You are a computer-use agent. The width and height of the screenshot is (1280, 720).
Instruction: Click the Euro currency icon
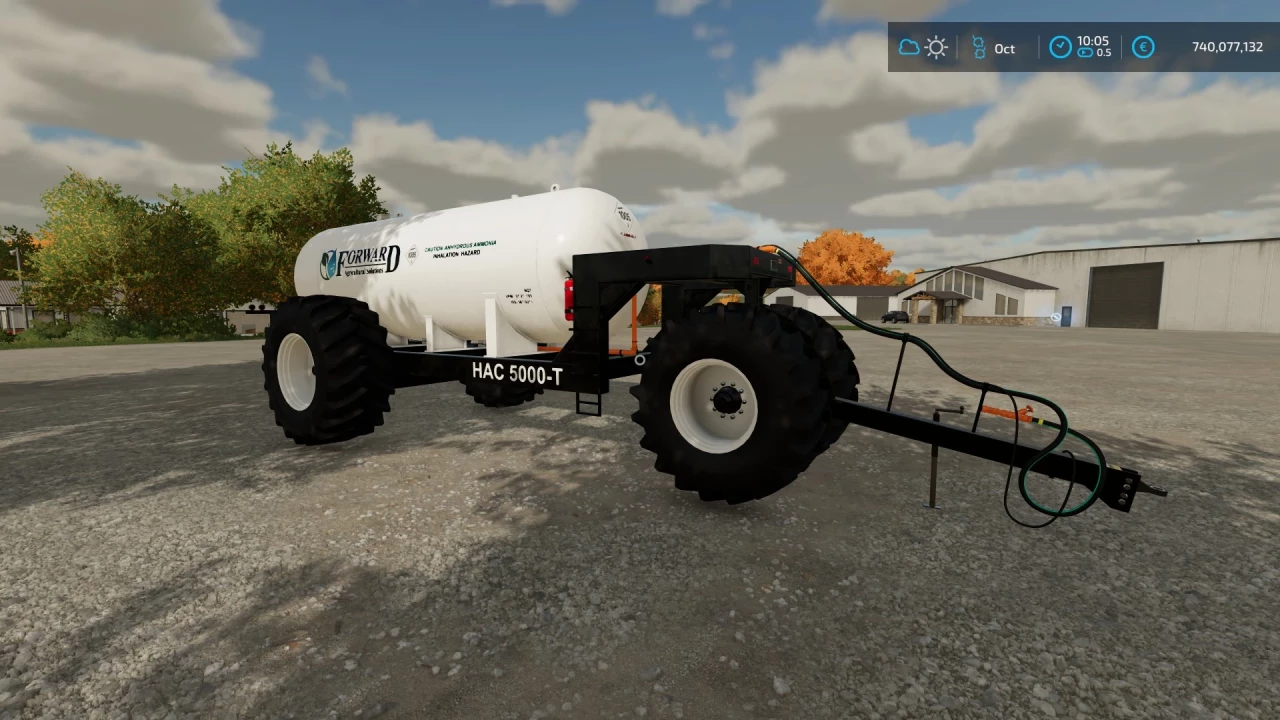coord(1143,47)
